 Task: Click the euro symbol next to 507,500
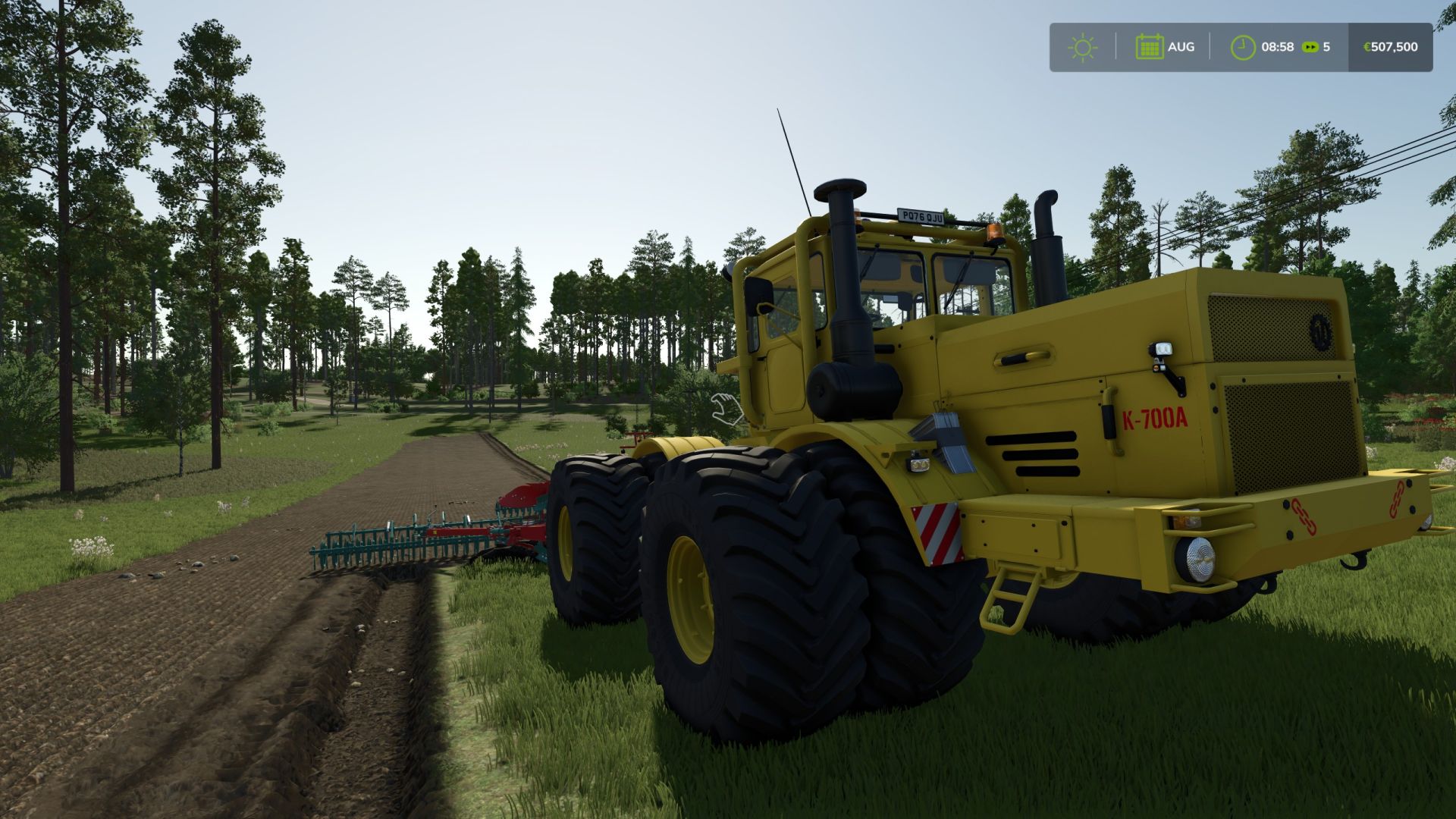click(1367, 47)
